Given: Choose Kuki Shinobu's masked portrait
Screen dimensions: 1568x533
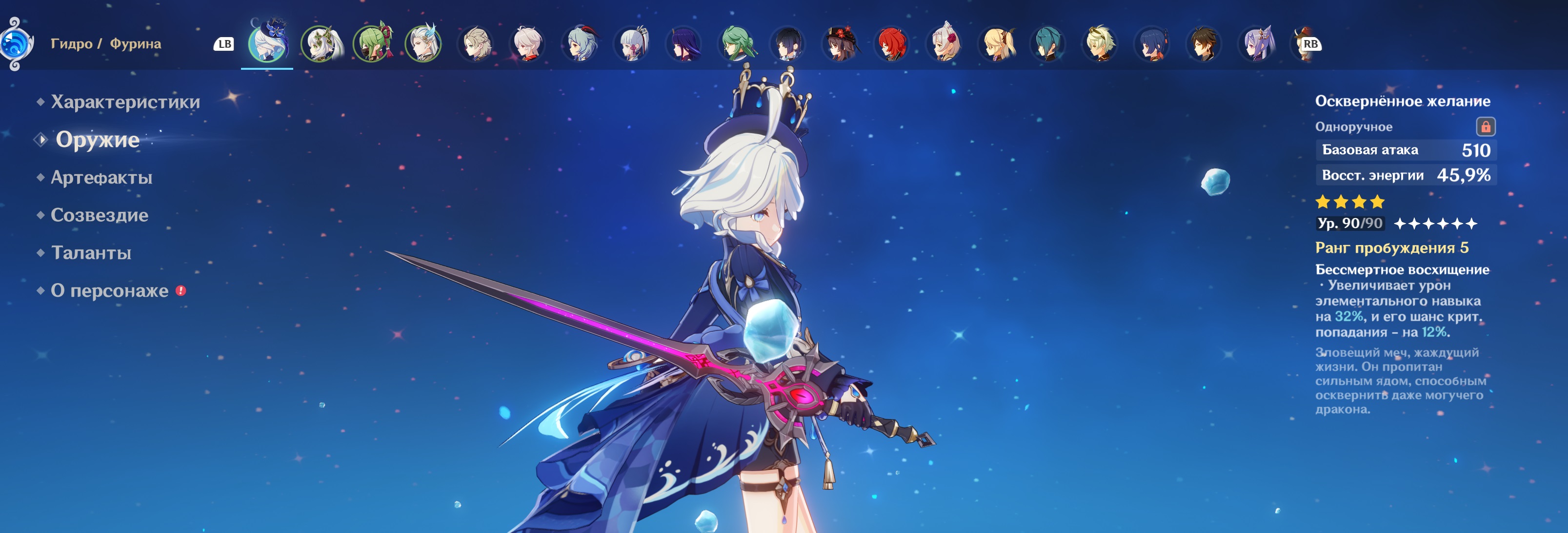Looking at the screenshot, I should (x=372, y=43).
